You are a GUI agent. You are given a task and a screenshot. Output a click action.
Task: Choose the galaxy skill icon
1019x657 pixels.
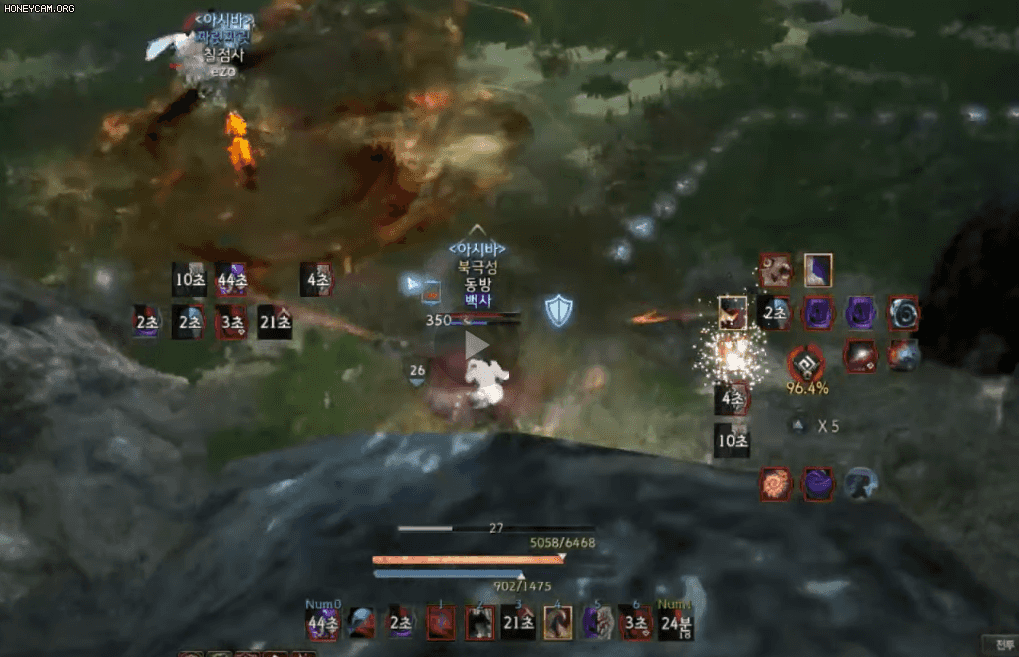[861, 354]
